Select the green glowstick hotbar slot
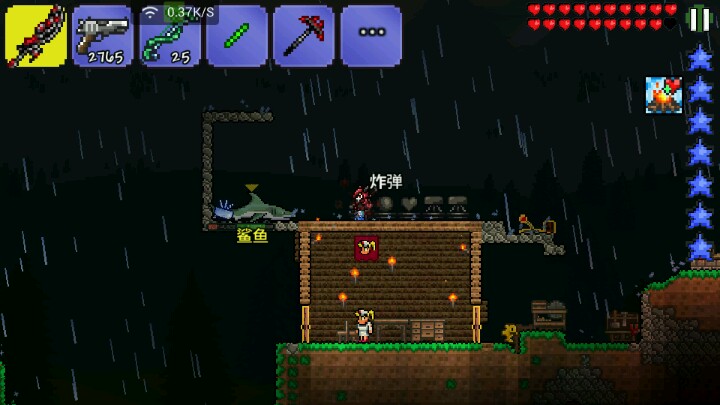This screenshot has height=405, width=720. [x=237, y=36]
